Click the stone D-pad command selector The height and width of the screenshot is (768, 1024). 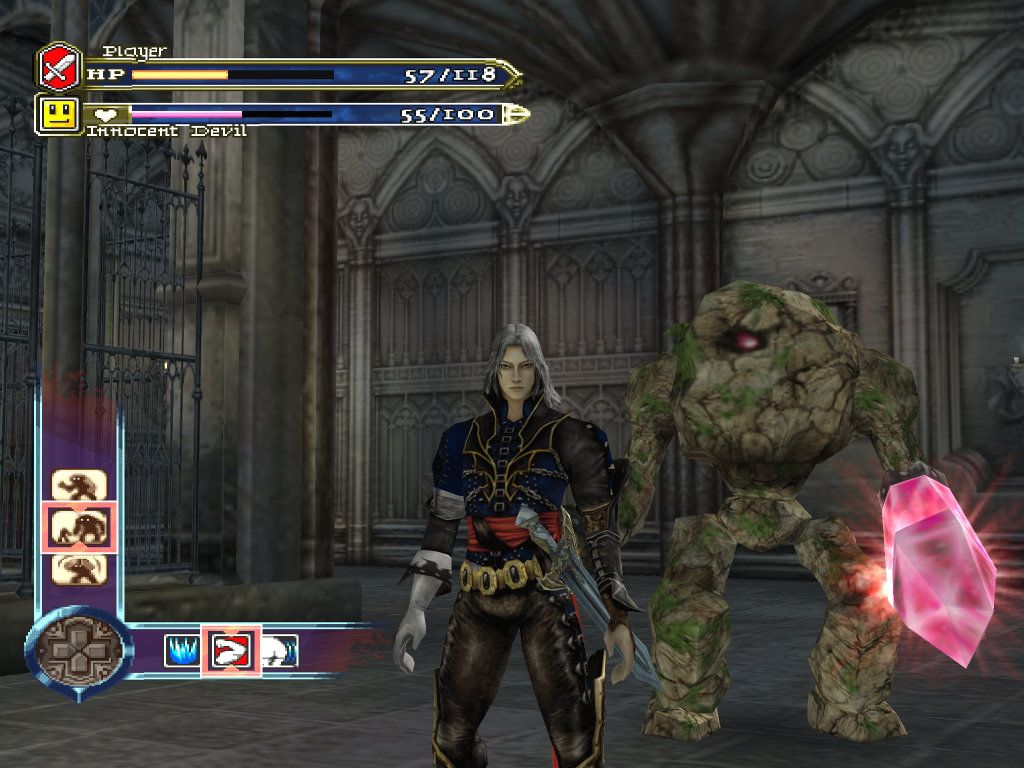79,651
